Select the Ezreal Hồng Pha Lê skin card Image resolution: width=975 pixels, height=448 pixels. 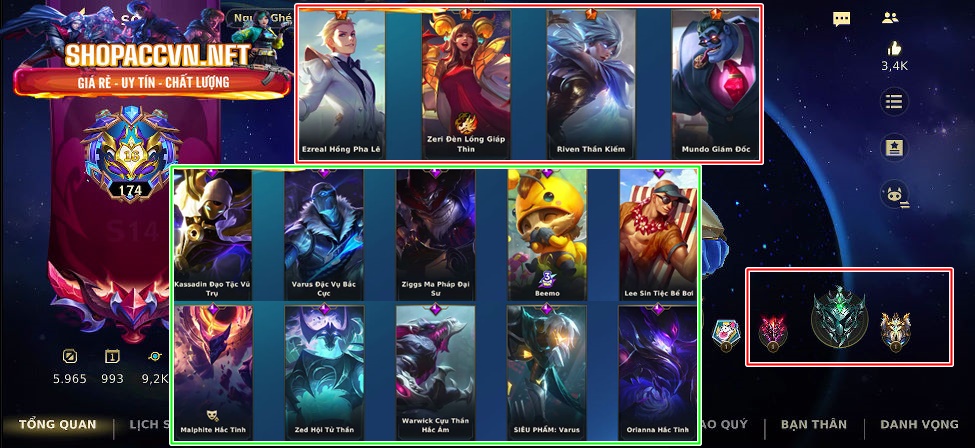pyautogui.click(x=343, y=85)
